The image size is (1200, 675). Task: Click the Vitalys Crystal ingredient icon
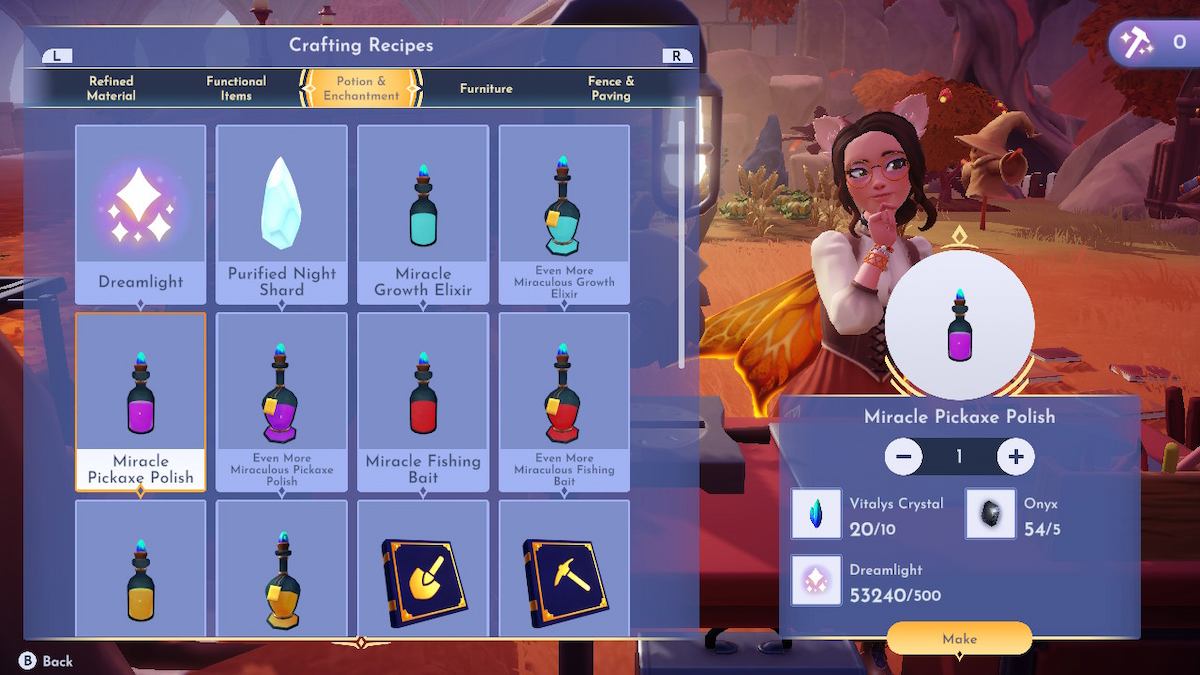coord(816,514)
